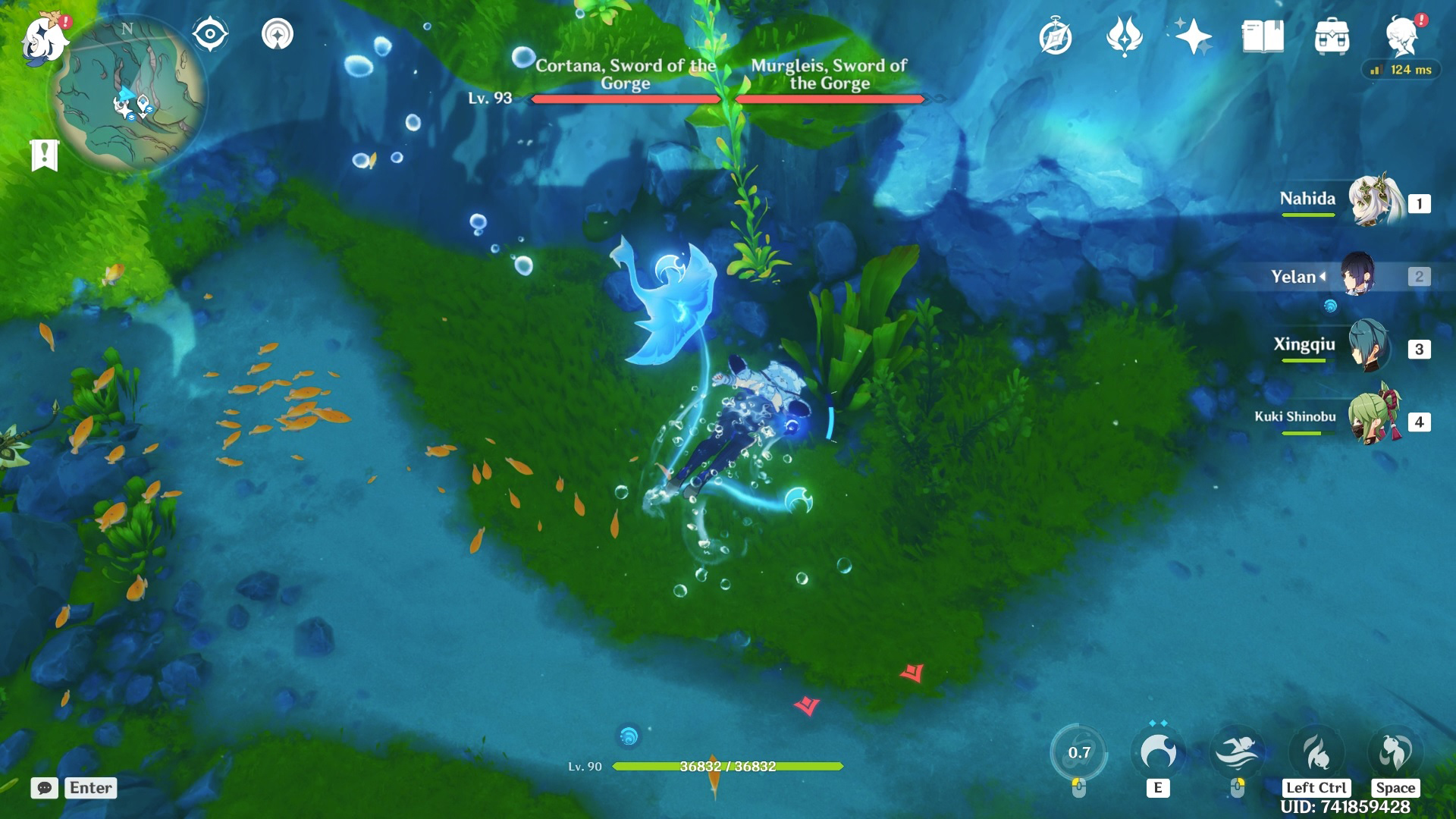
Task: Click the Enter chat input field
Action: pos(89,789)
